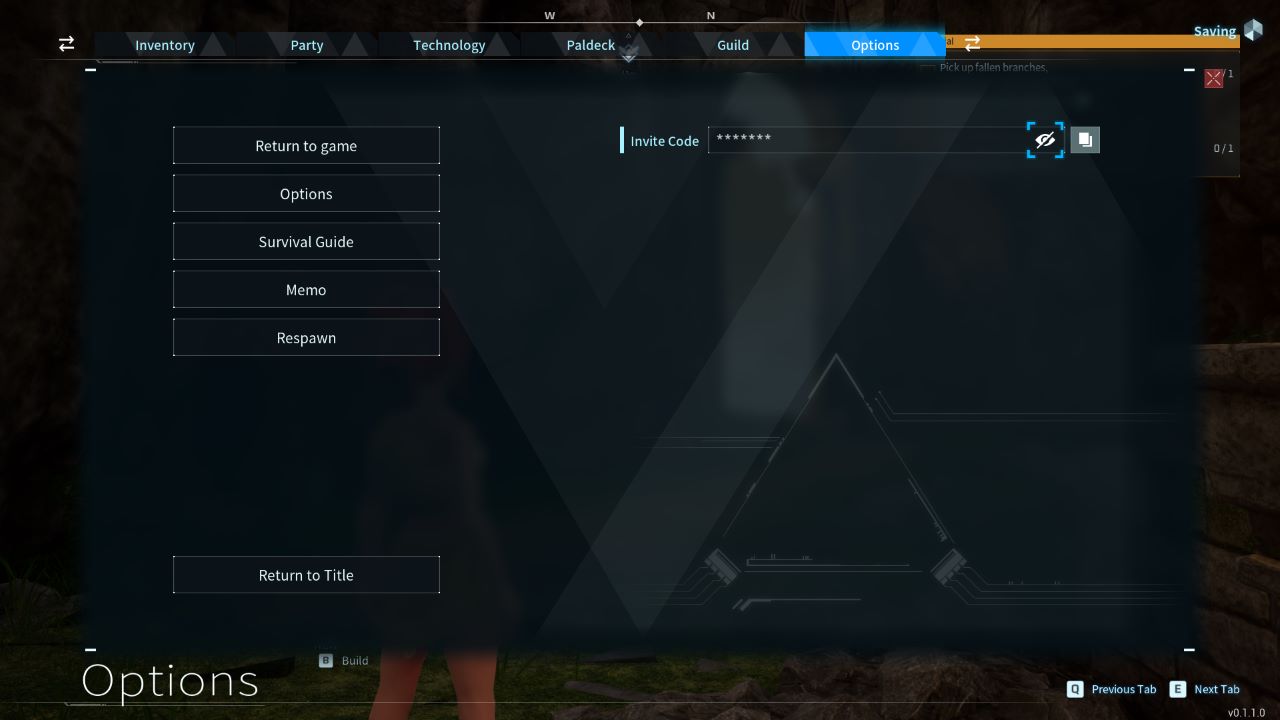Switch to the Paldeck tab
This screenshot has width=1280, height=720.
590,45
